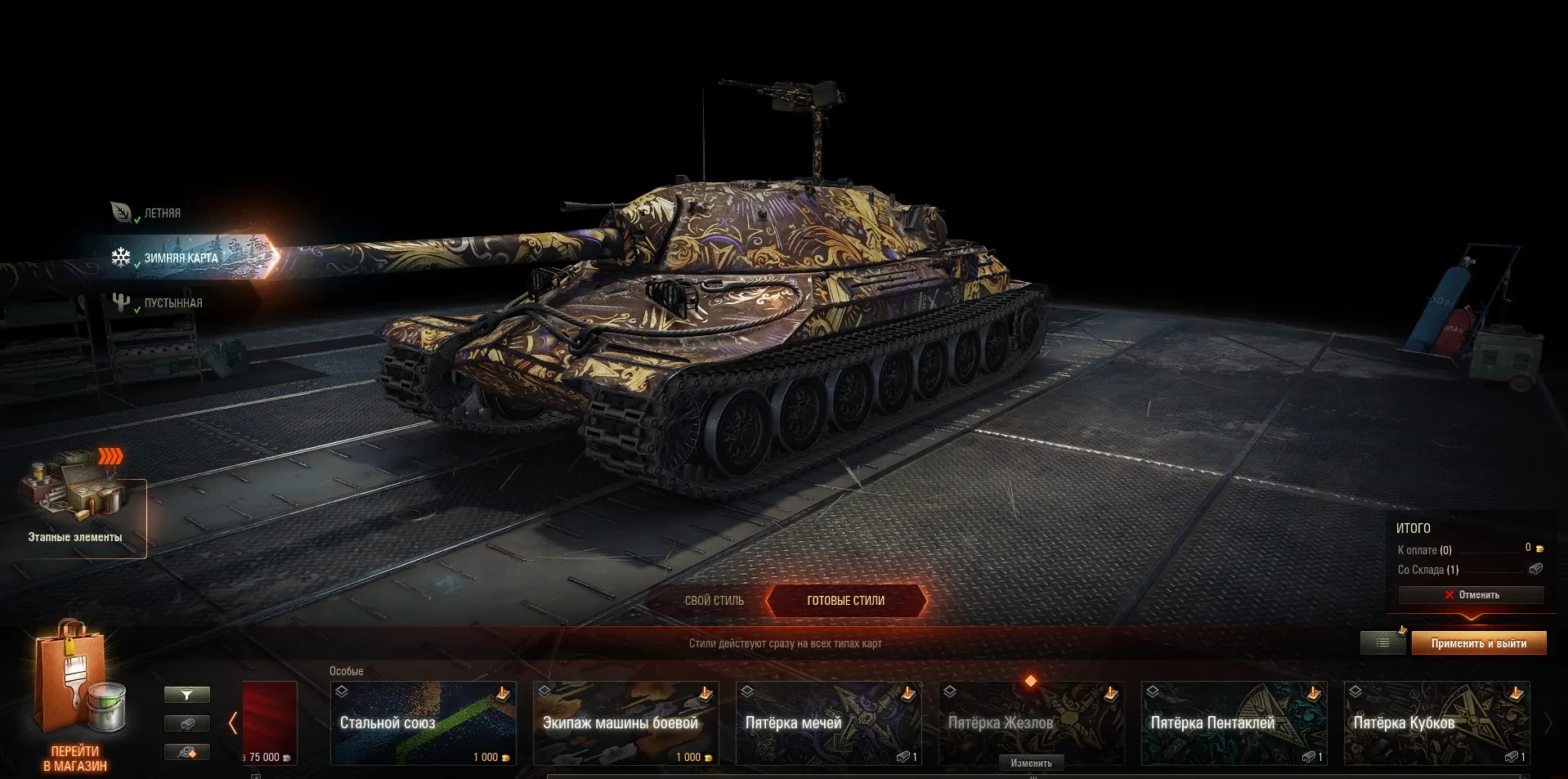Select the red style card priced 75 000
The height and width of the screenshot is (779, 1568).
(x=270, y=723)
